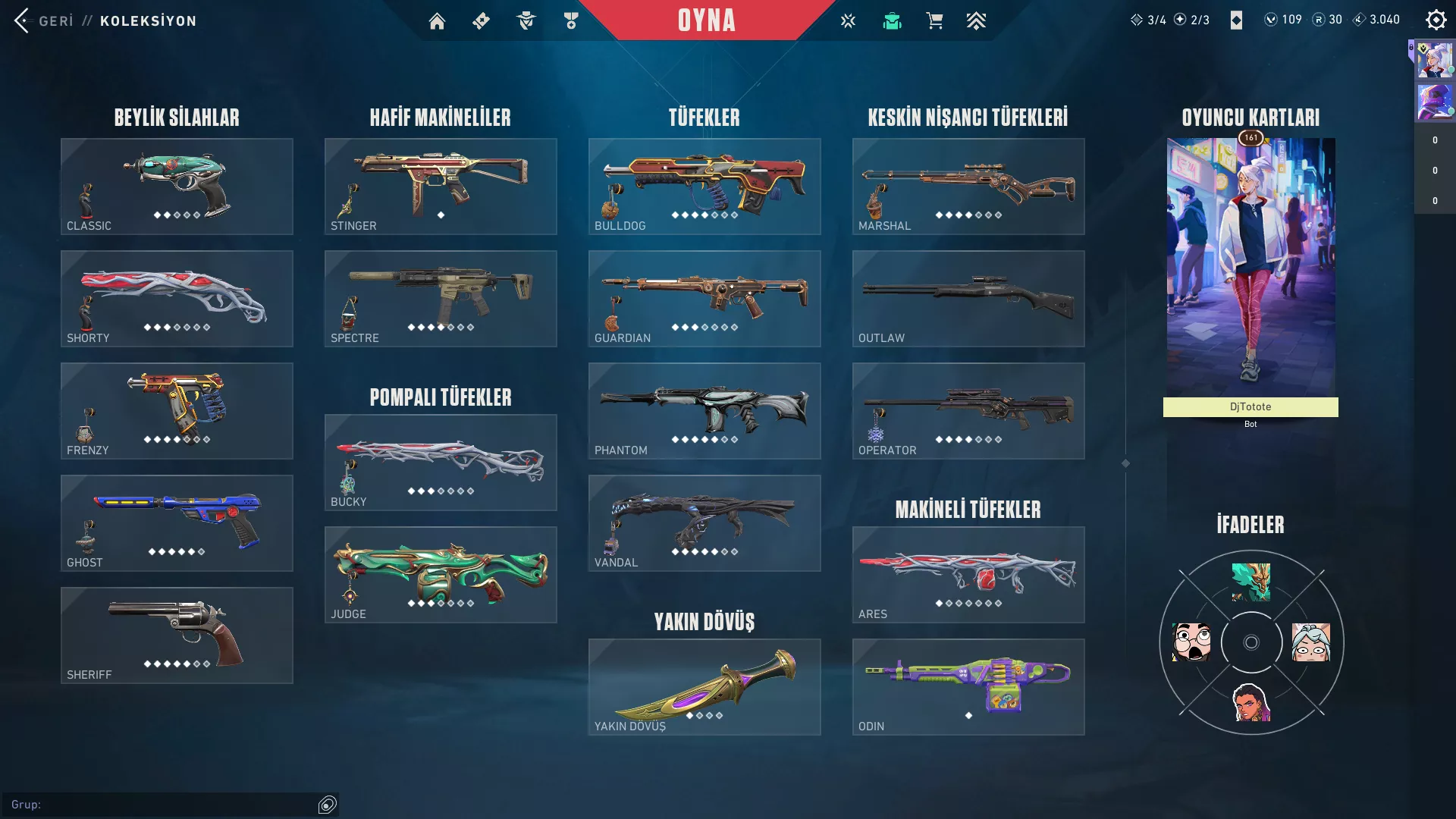Pick the Stinger SMG tile
Screen dimensions: 1456x819
coord(441,187)
